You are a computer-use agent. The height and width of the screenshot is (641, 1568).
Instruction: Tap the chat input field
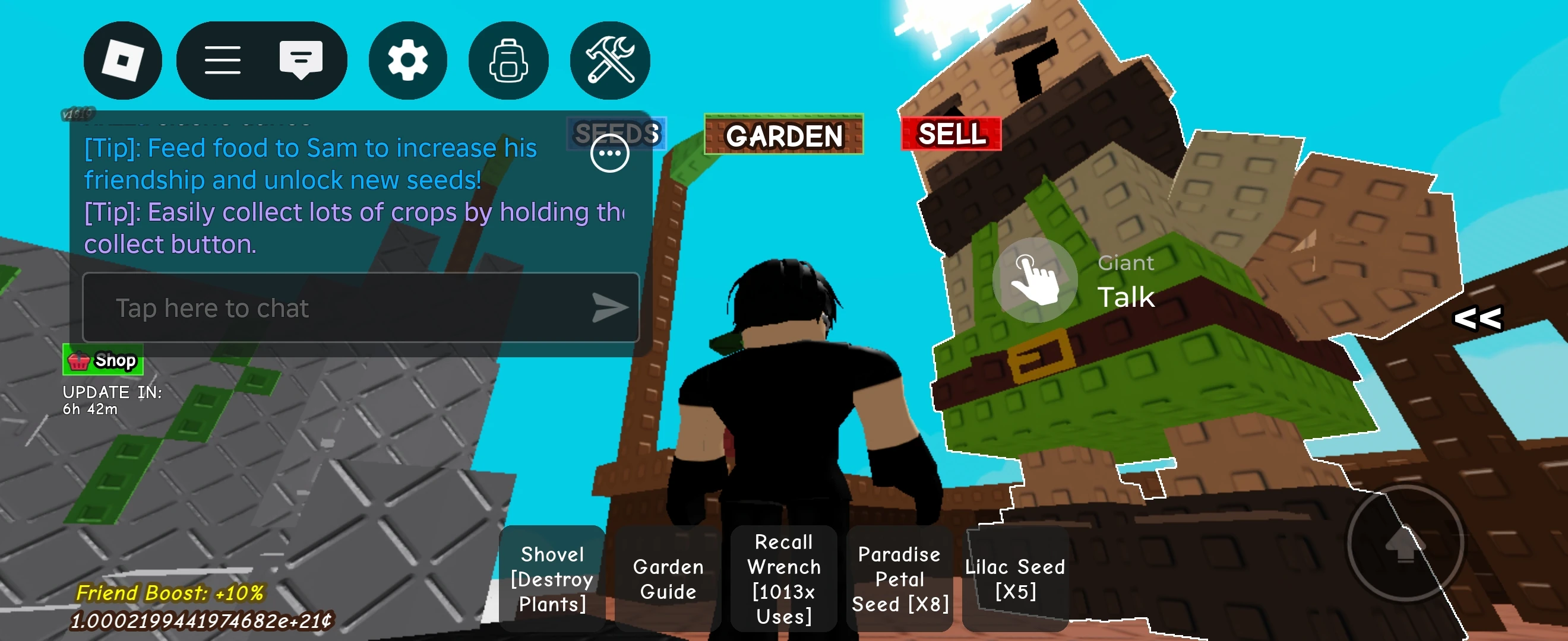coord(304,307)
